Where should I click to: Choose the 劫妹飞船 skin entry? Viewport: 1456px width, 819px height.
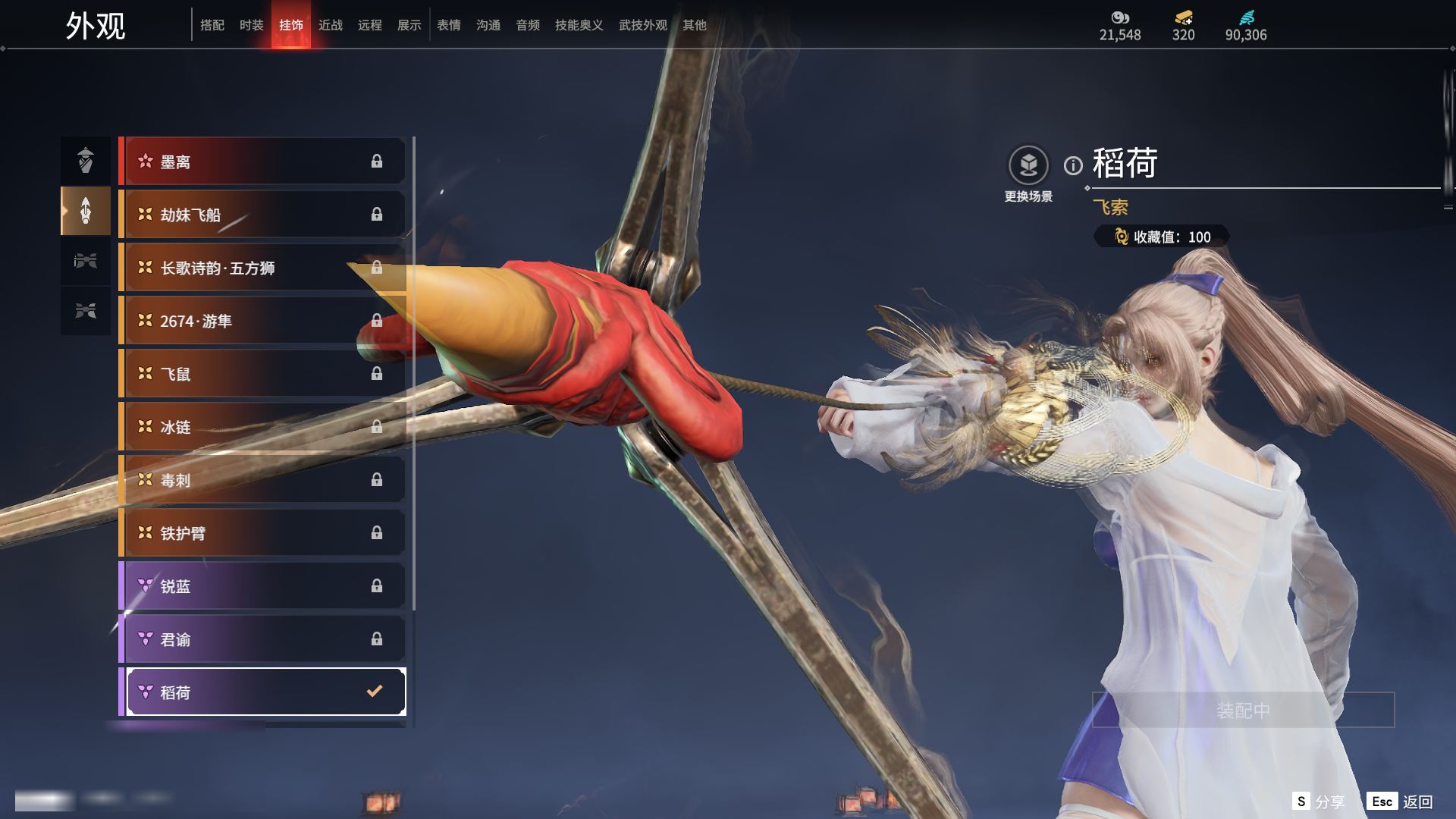(262, 215)
